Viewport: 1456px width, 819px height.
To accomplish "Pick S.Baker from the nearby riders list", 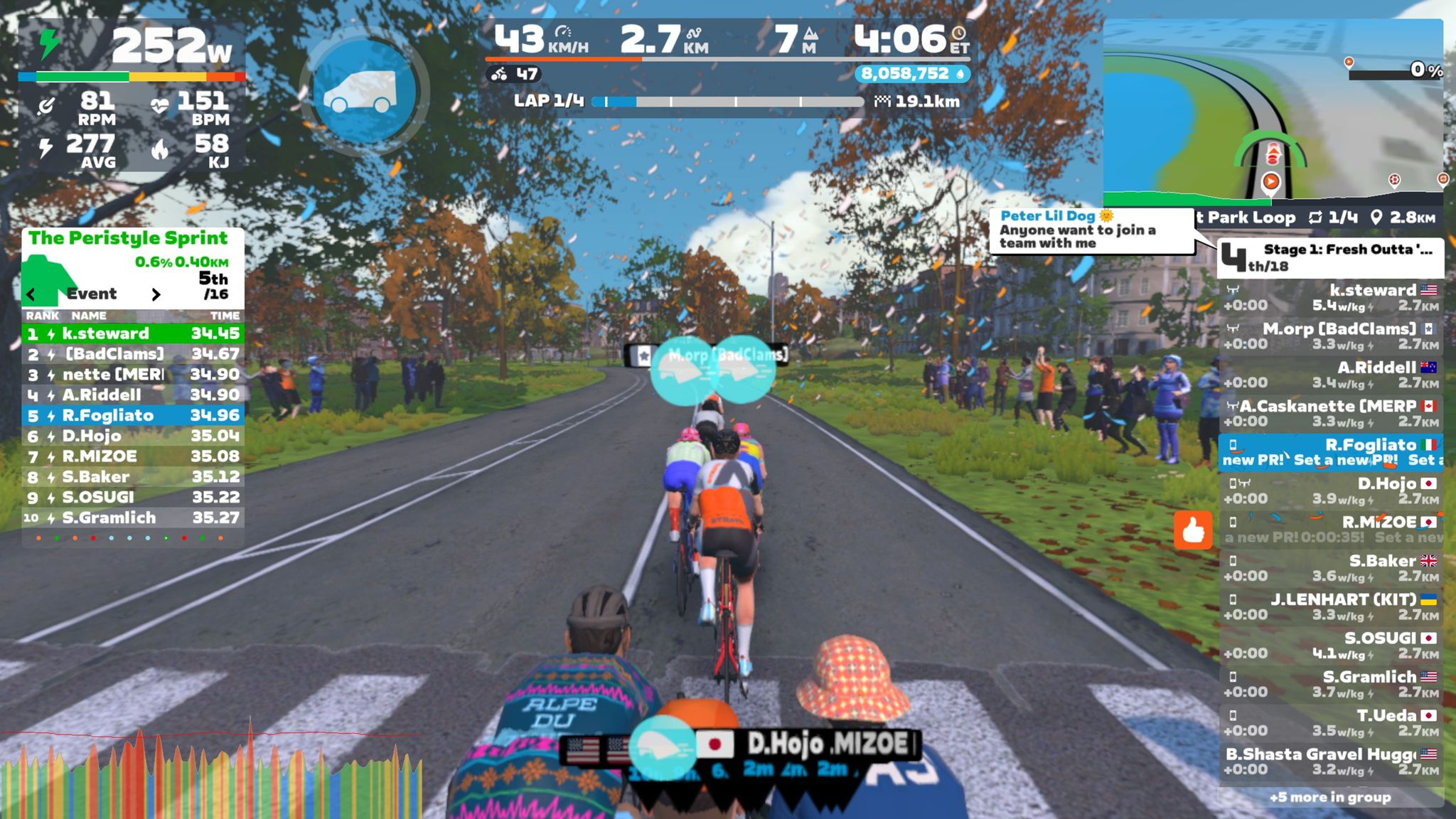I will click(1330, 568).
